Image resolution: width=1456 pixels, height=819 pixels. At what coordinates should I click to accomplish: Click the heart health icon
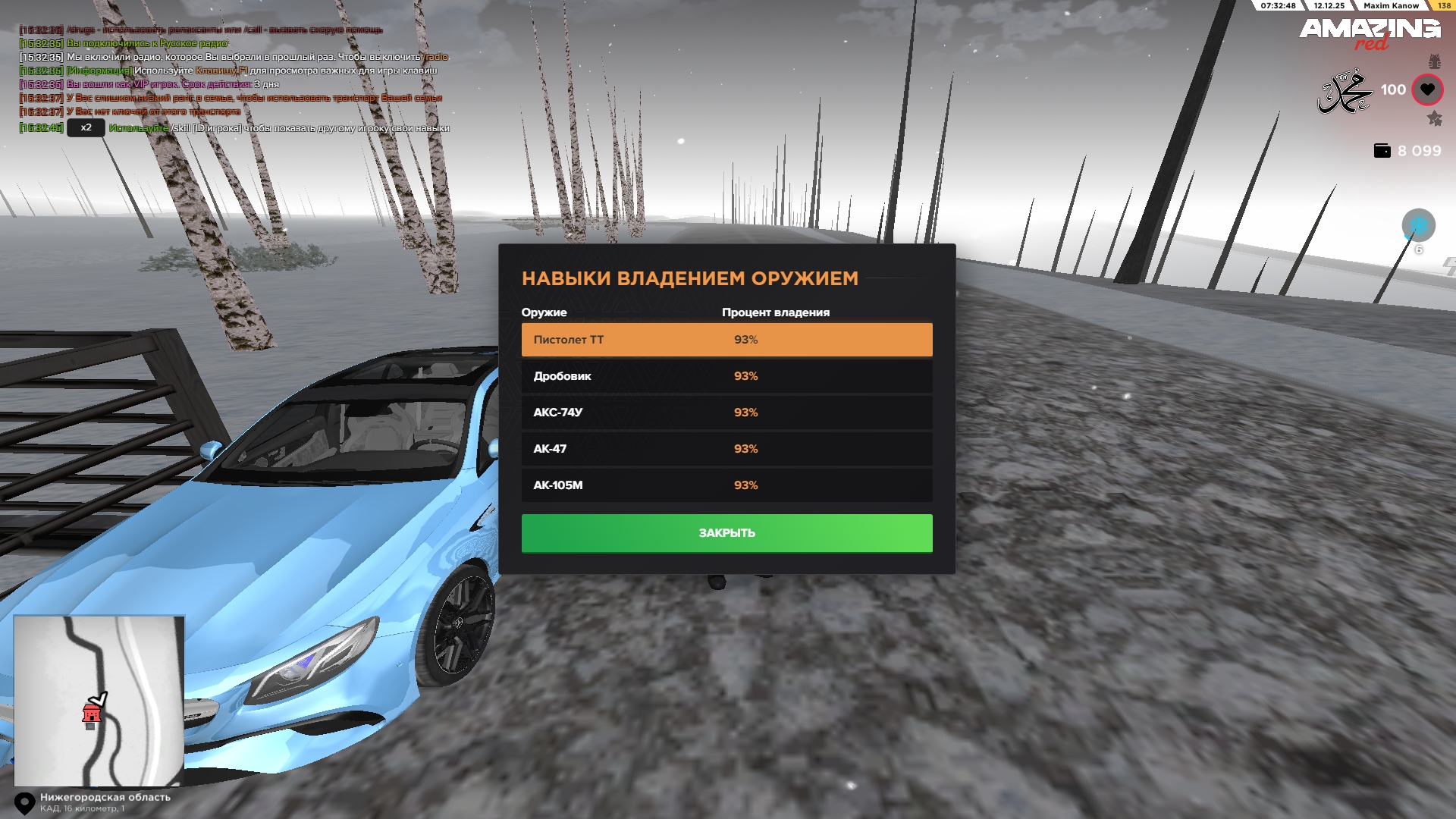click(x=1427, y=89)
